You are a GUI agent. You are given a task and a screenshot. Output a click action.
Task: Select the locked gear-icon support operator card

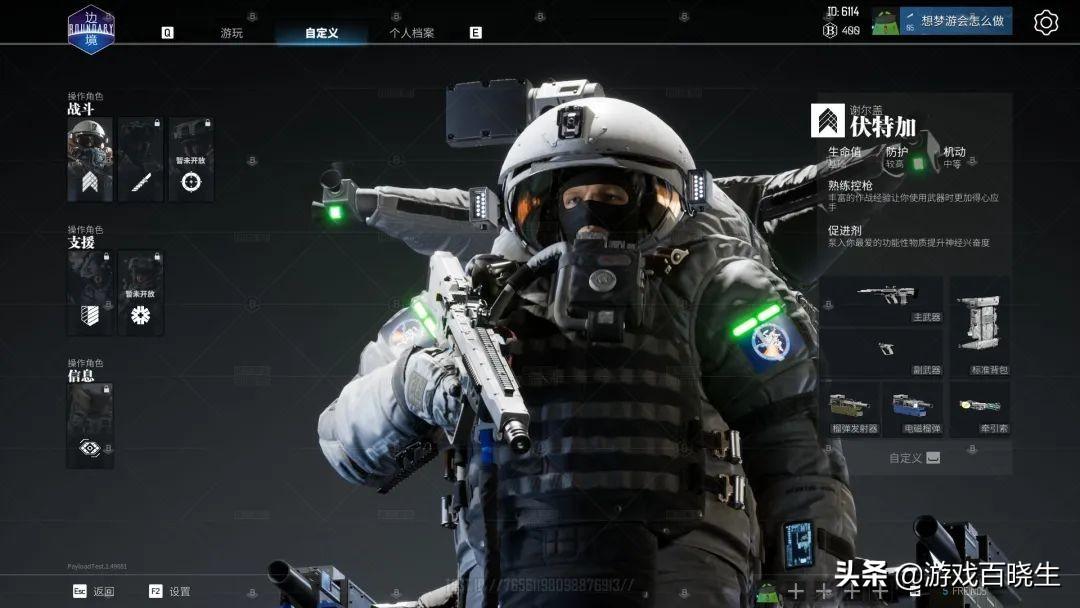140,292
